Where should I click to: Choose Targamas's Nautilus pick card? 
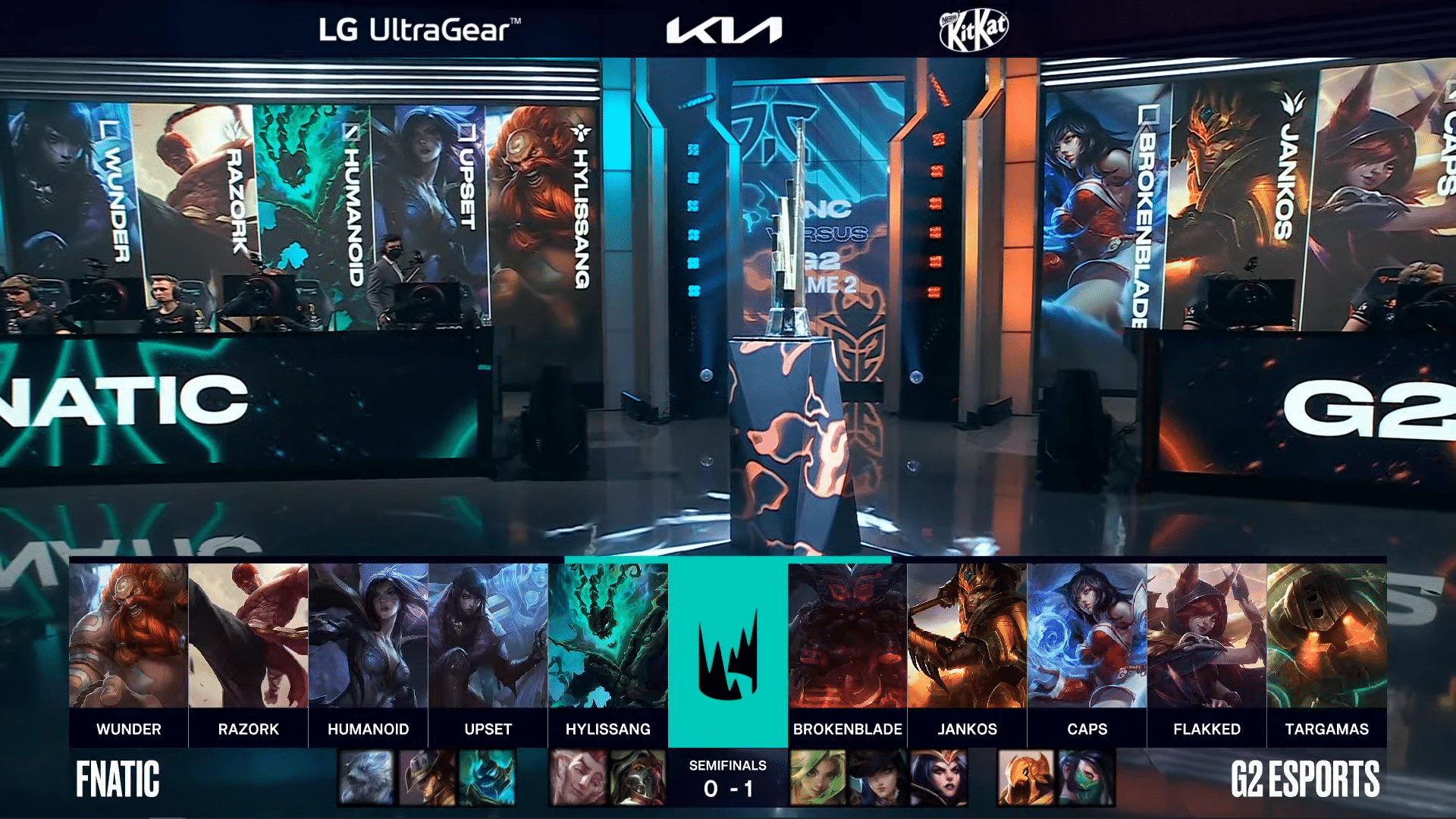click(x=1326, y=637)
